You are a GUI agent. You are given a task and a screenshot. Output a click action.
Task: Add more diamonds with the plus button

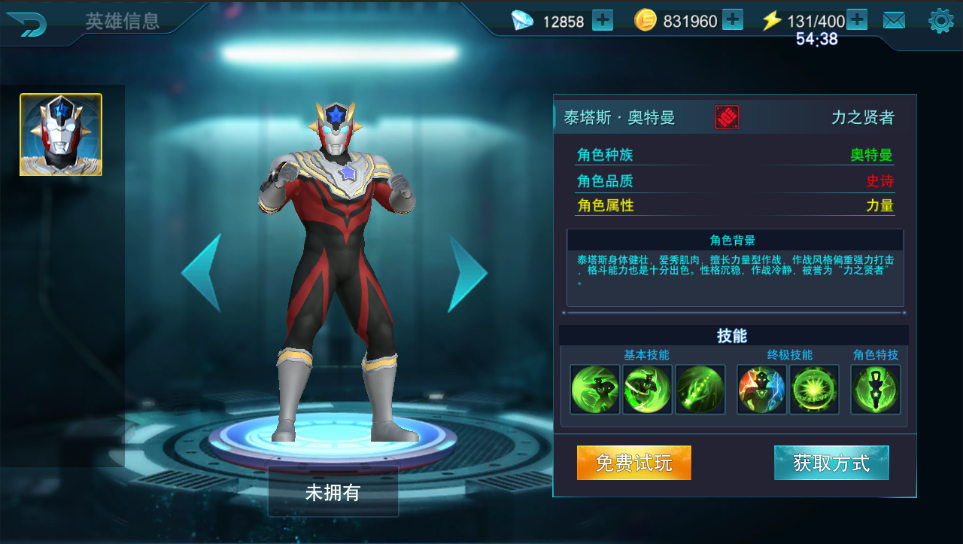point(602,20)
